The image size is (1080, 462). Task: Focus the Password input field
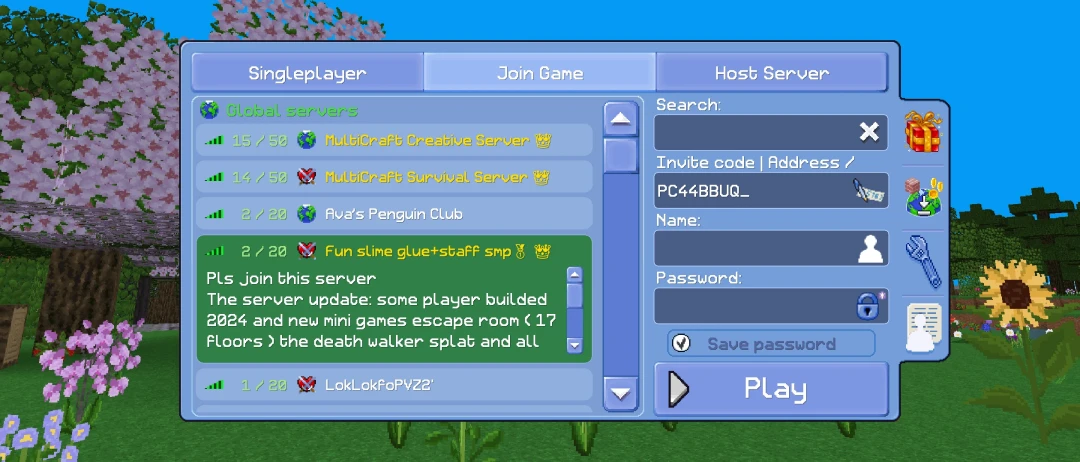pos(752,306)
